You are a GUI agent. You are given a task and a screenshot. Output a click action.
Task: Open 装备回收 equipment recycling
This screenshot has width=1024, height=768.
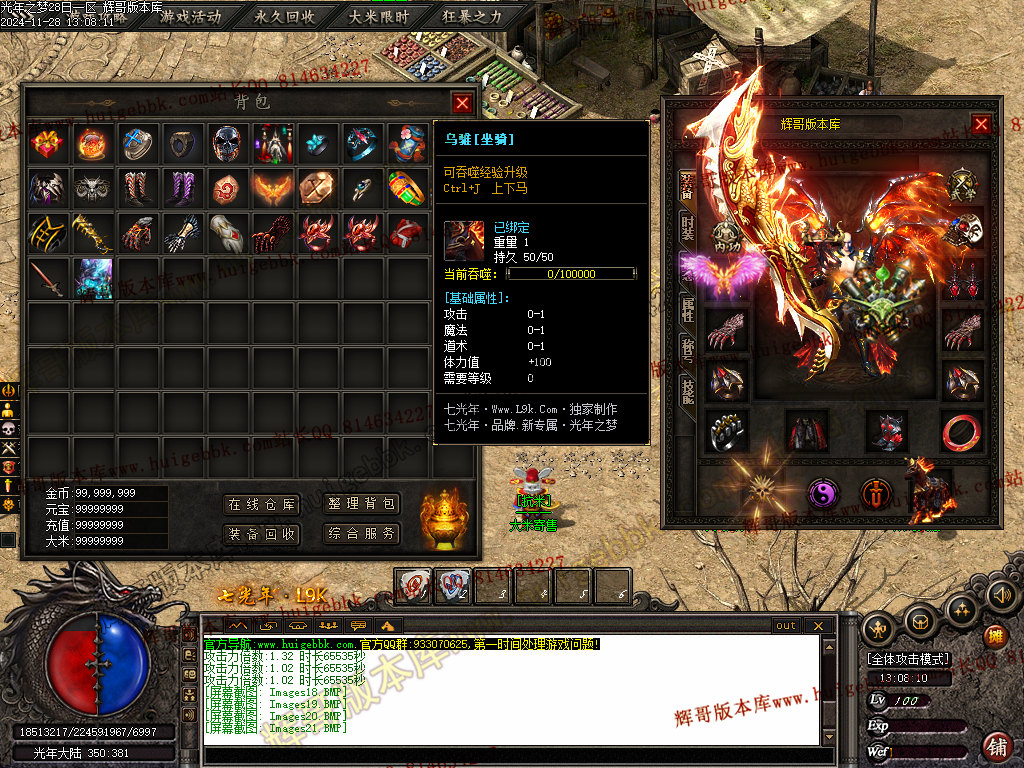pyautogui.click(x=261, y=534)
